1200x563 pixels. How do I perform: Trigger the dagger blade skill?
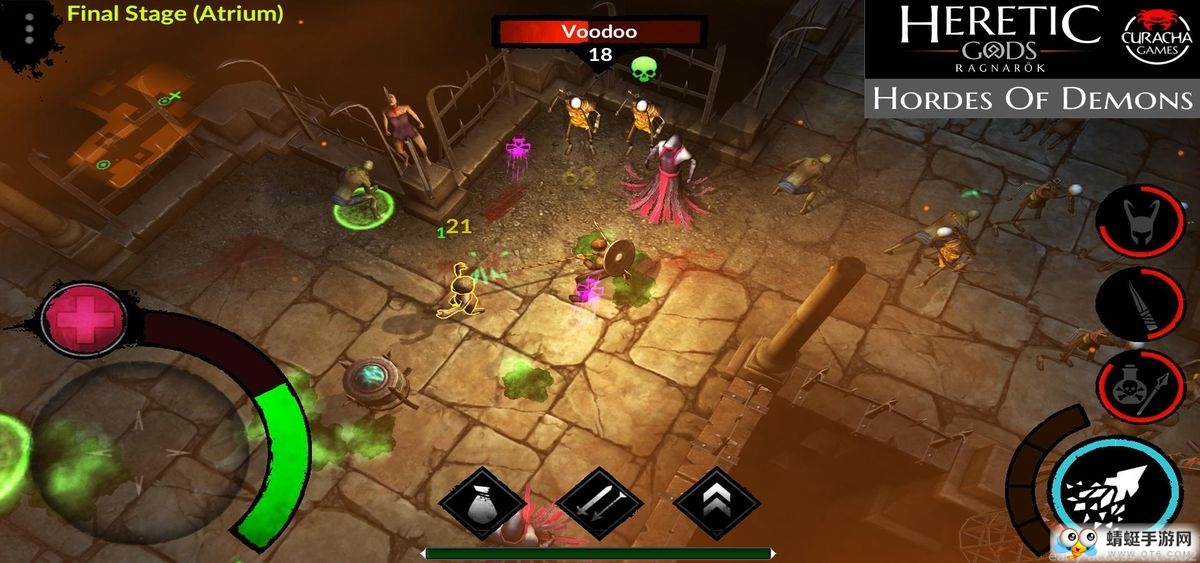pos(1141,305)
